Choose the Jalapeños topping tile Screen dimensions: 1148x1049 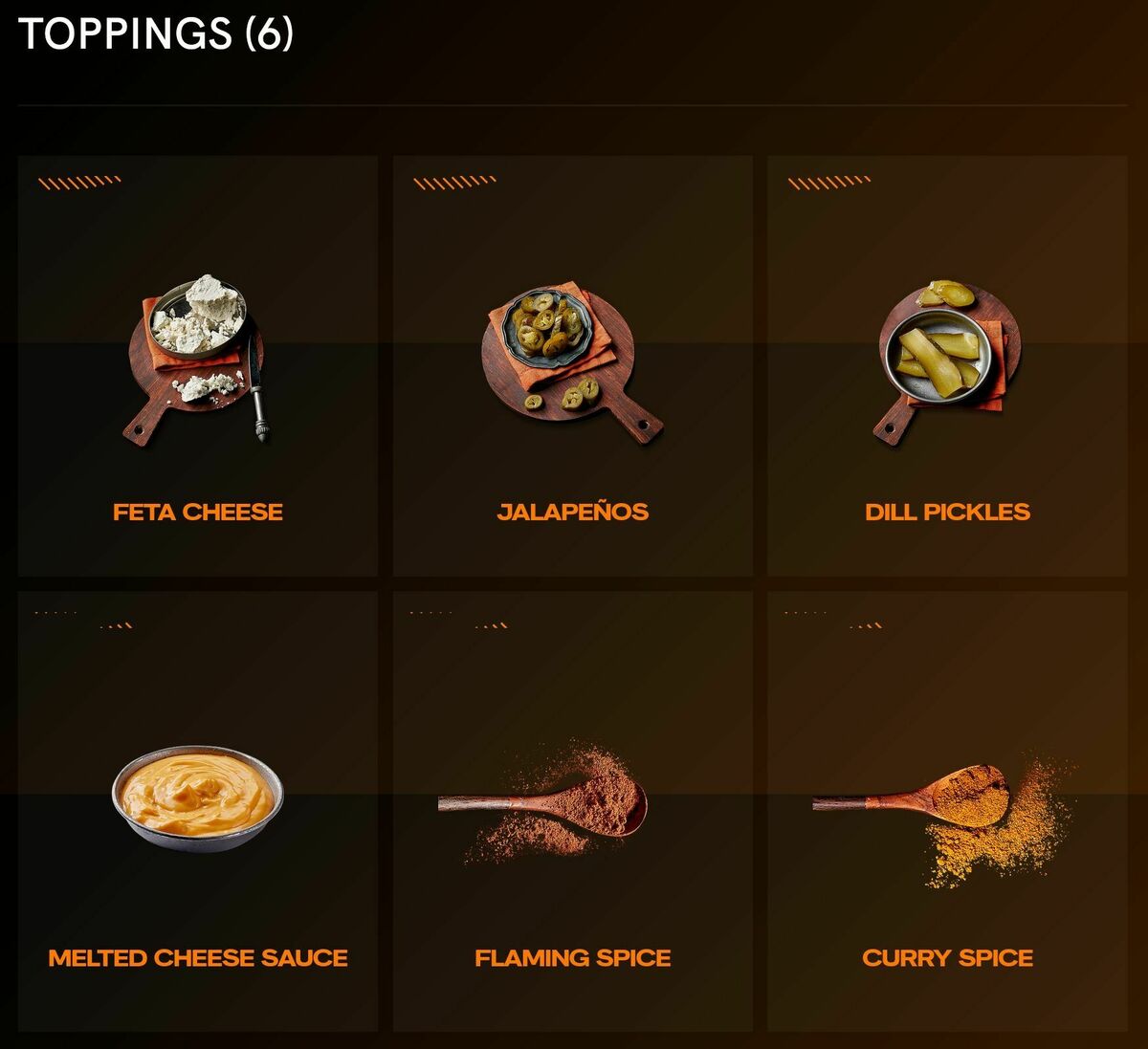pyautogui.click(x=572, y=366)
